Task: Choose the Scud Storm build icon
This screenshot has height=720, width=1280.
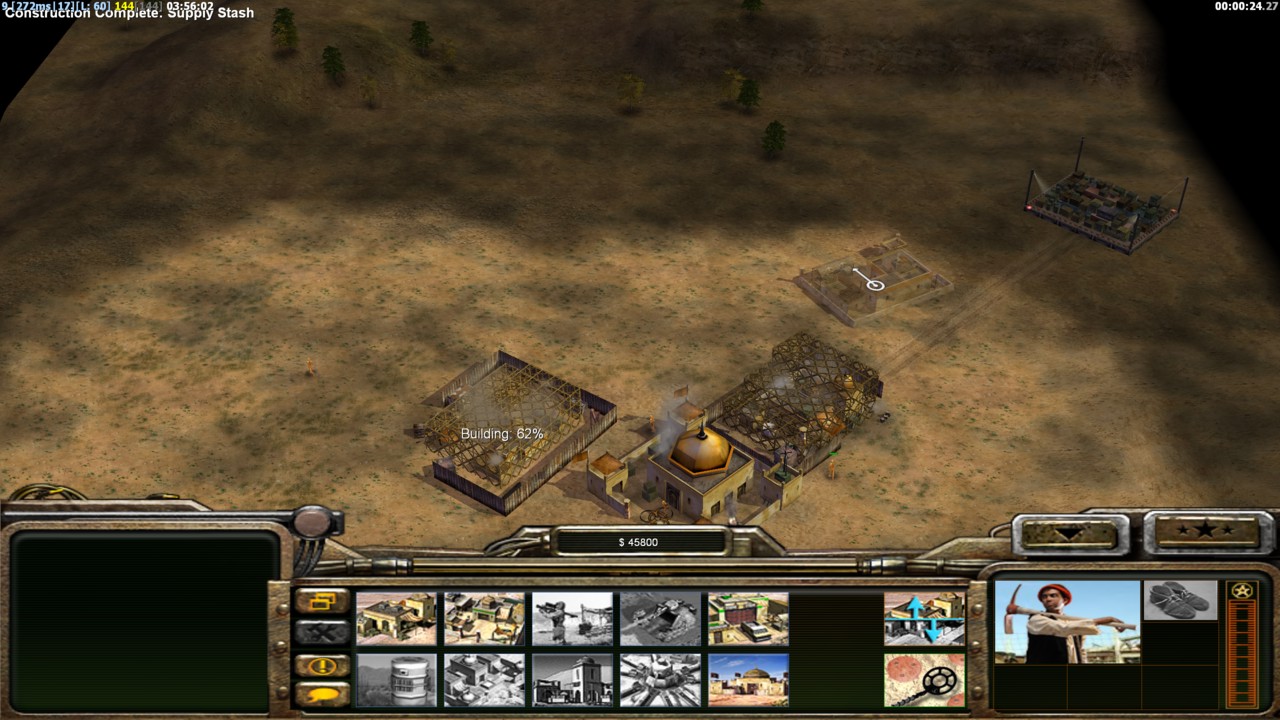Action: click(x=660, y=680)
